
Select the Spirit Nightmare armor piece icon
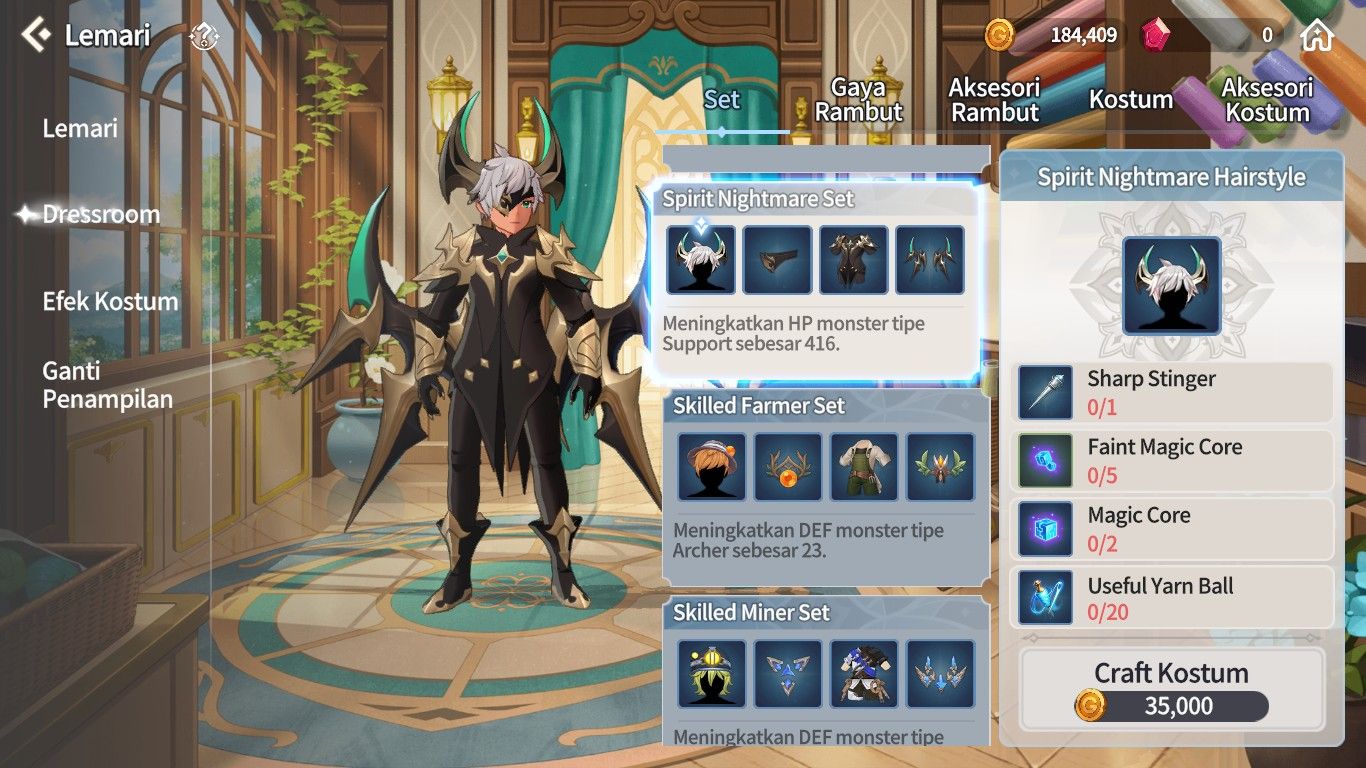pos(853,259)
